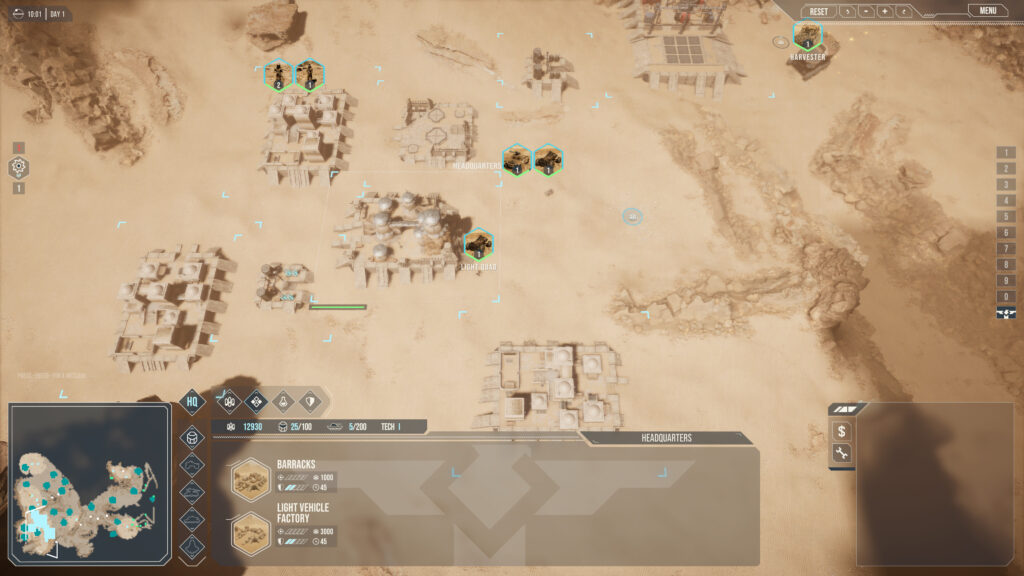Screen dimensions: 1024x576
Task: Click the dollar sign sell button
Action: coord(842,431)
